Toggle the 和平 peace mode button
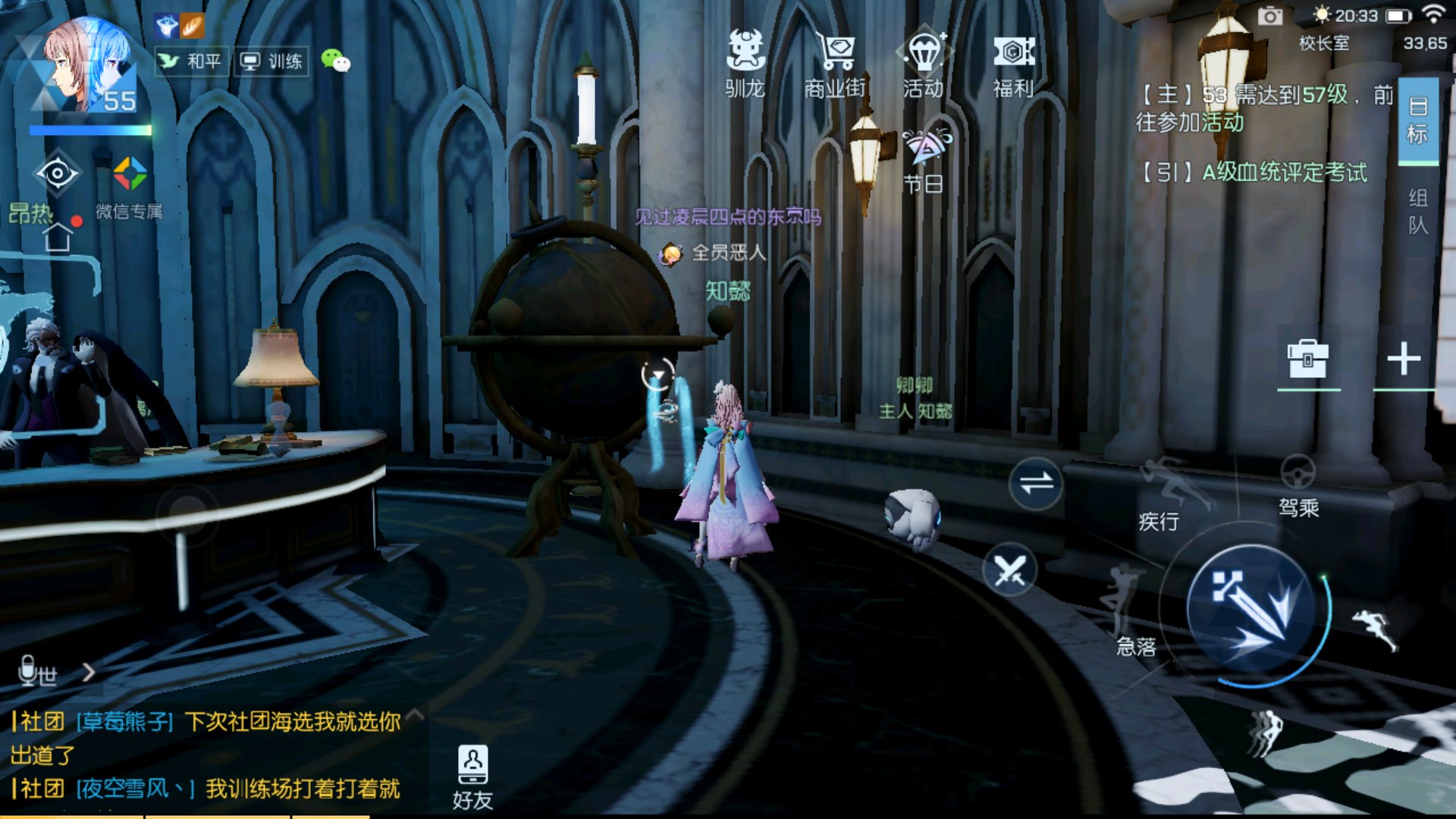 tap(192, 61)
